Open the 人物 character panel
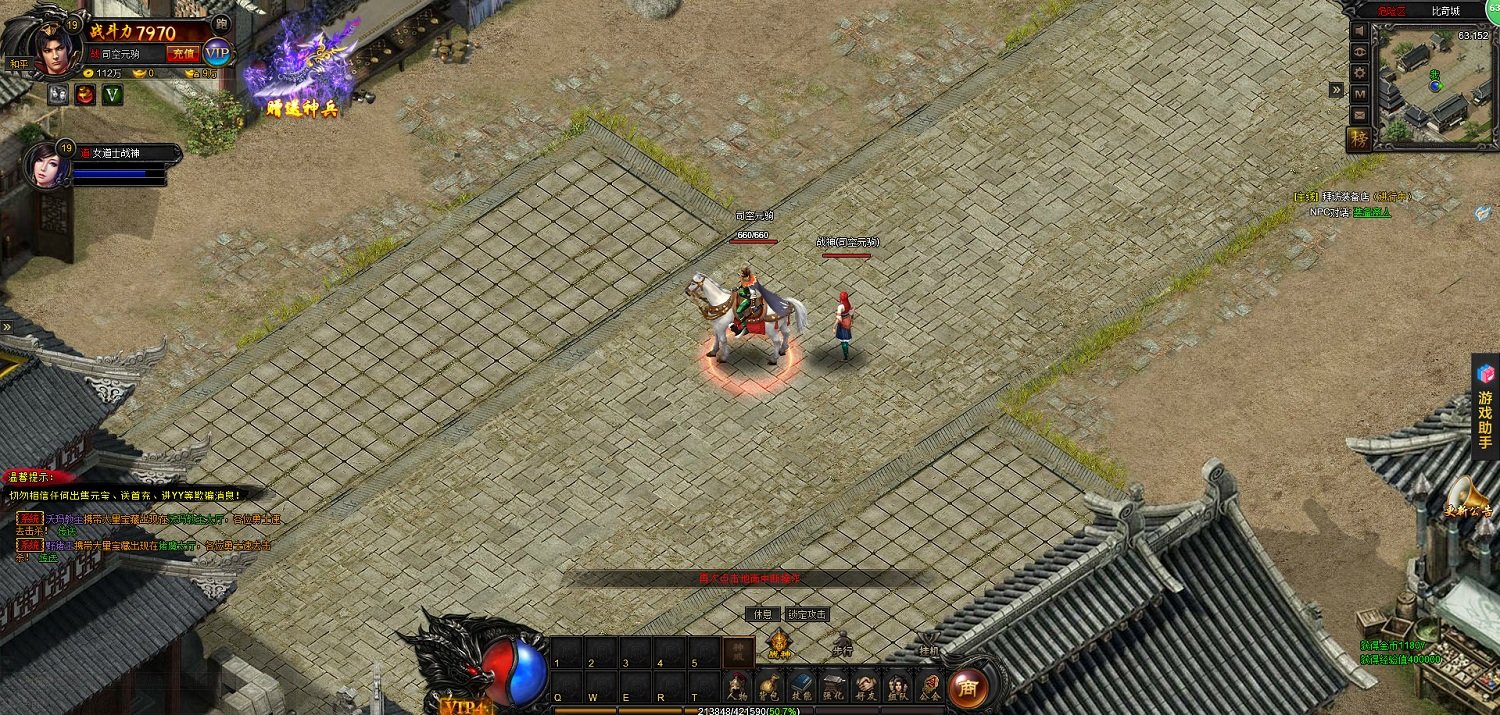 point(737,686)
